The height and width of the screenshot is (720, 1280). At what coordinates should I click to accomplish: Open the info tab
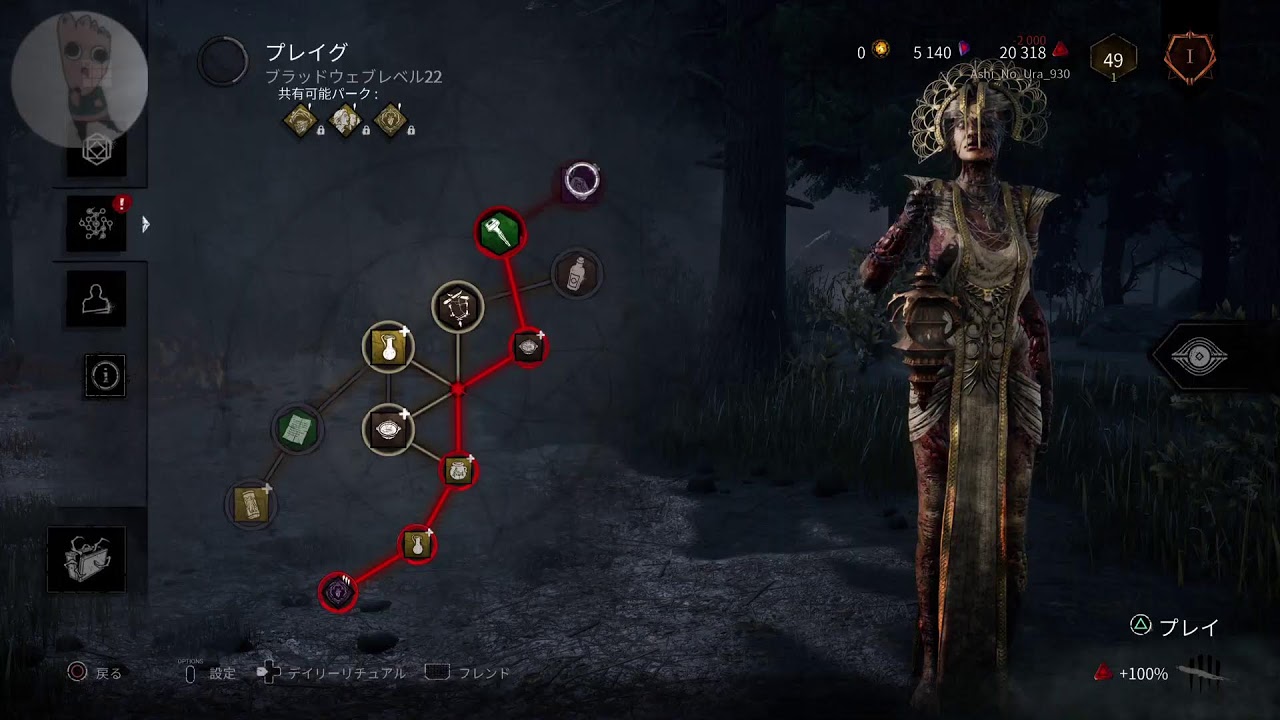pyautogui.click(x=105, y=375)
